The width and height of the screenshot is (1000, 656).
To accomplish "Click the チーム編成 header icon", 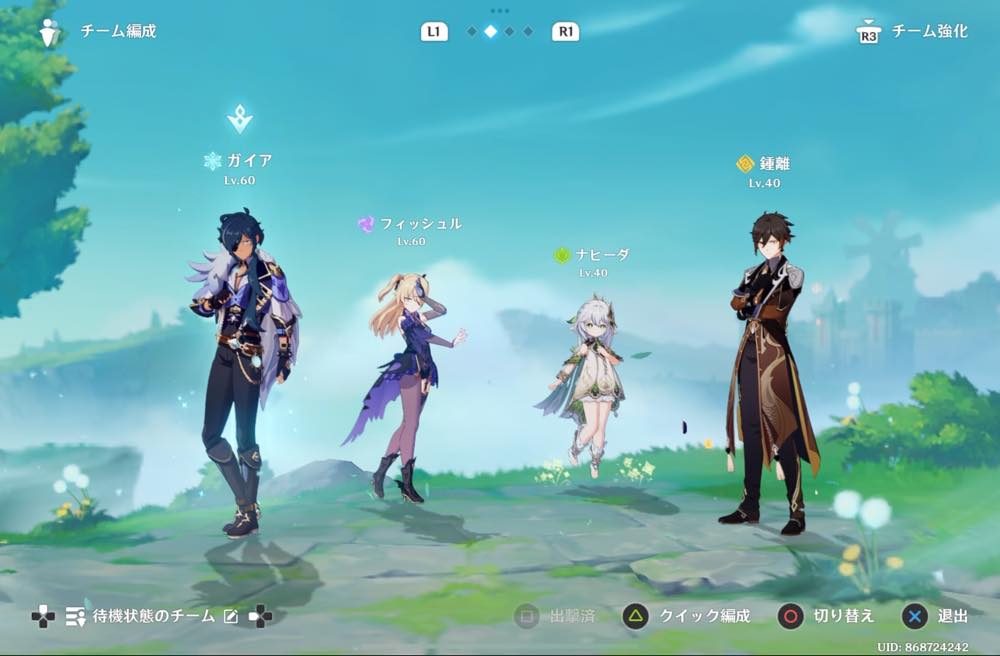I will (50, 32).
